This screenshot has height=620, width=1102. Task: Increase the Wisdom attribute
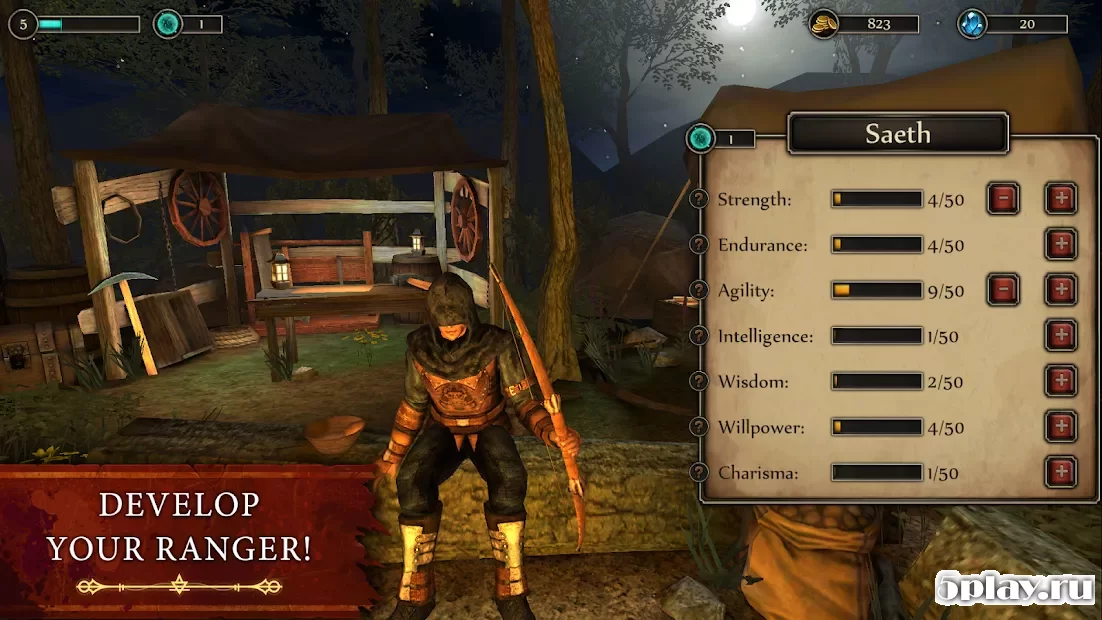coord(1061,381)
